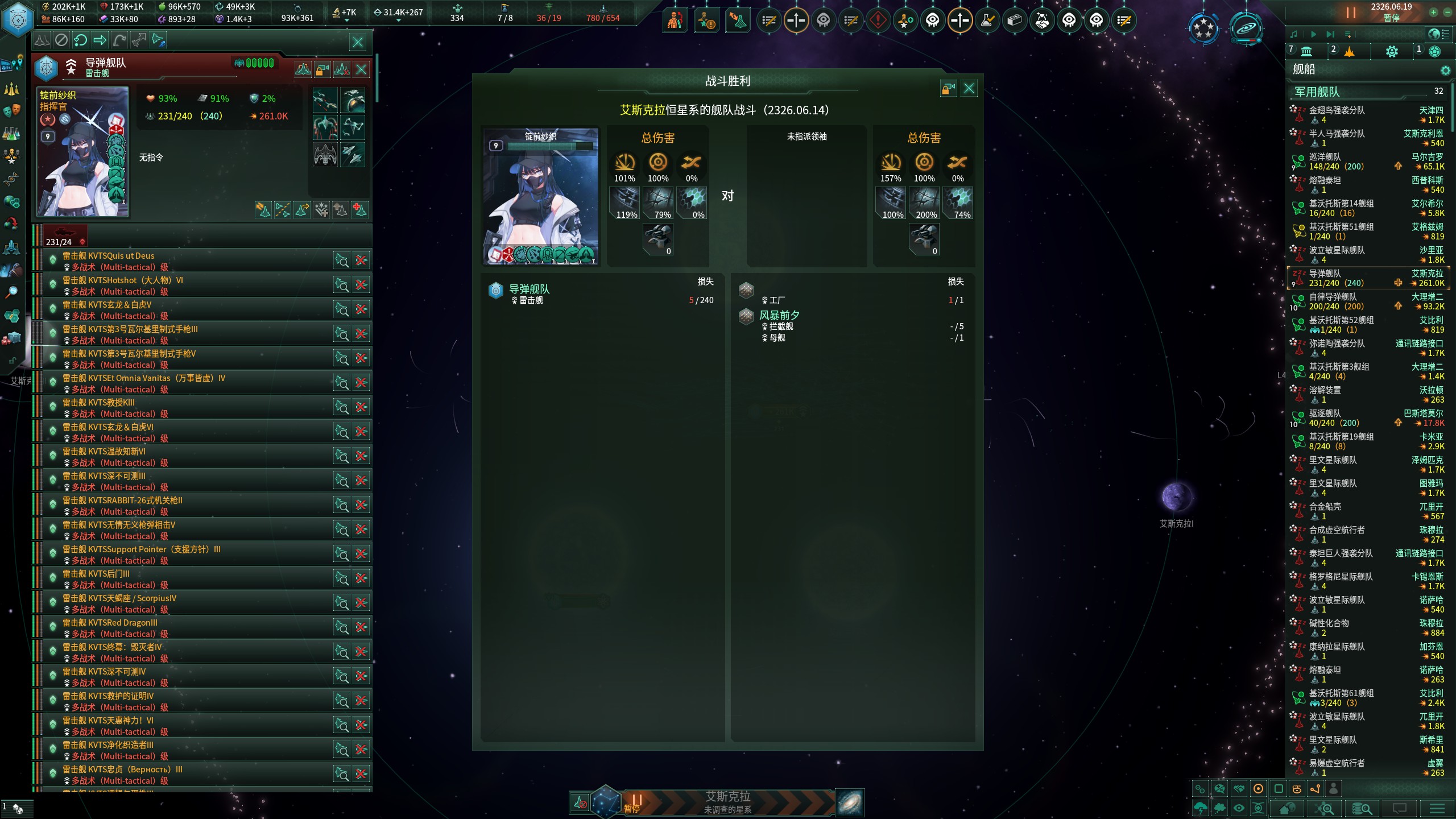Open the galaxy map view button
The width and height of the screenshot is (1456, 819).
pyautogui.click(x=850, y=803)
